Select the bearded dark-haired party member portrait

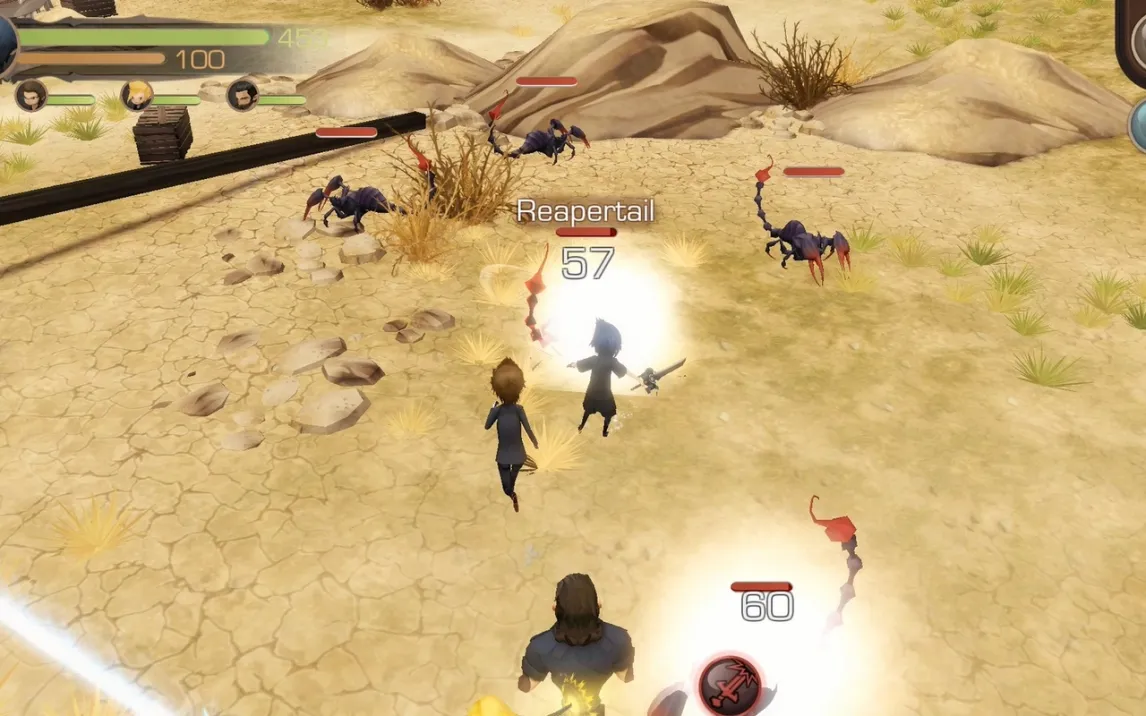click(x=242, y=96)
